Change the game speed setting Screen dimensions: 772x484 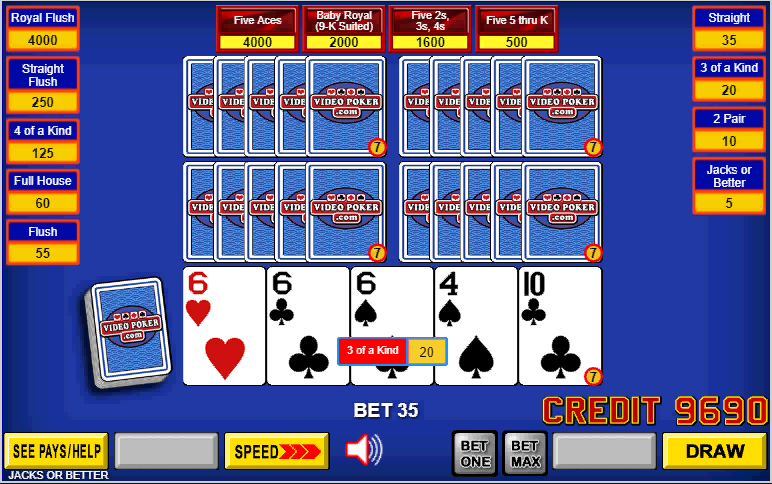(276, 451)
